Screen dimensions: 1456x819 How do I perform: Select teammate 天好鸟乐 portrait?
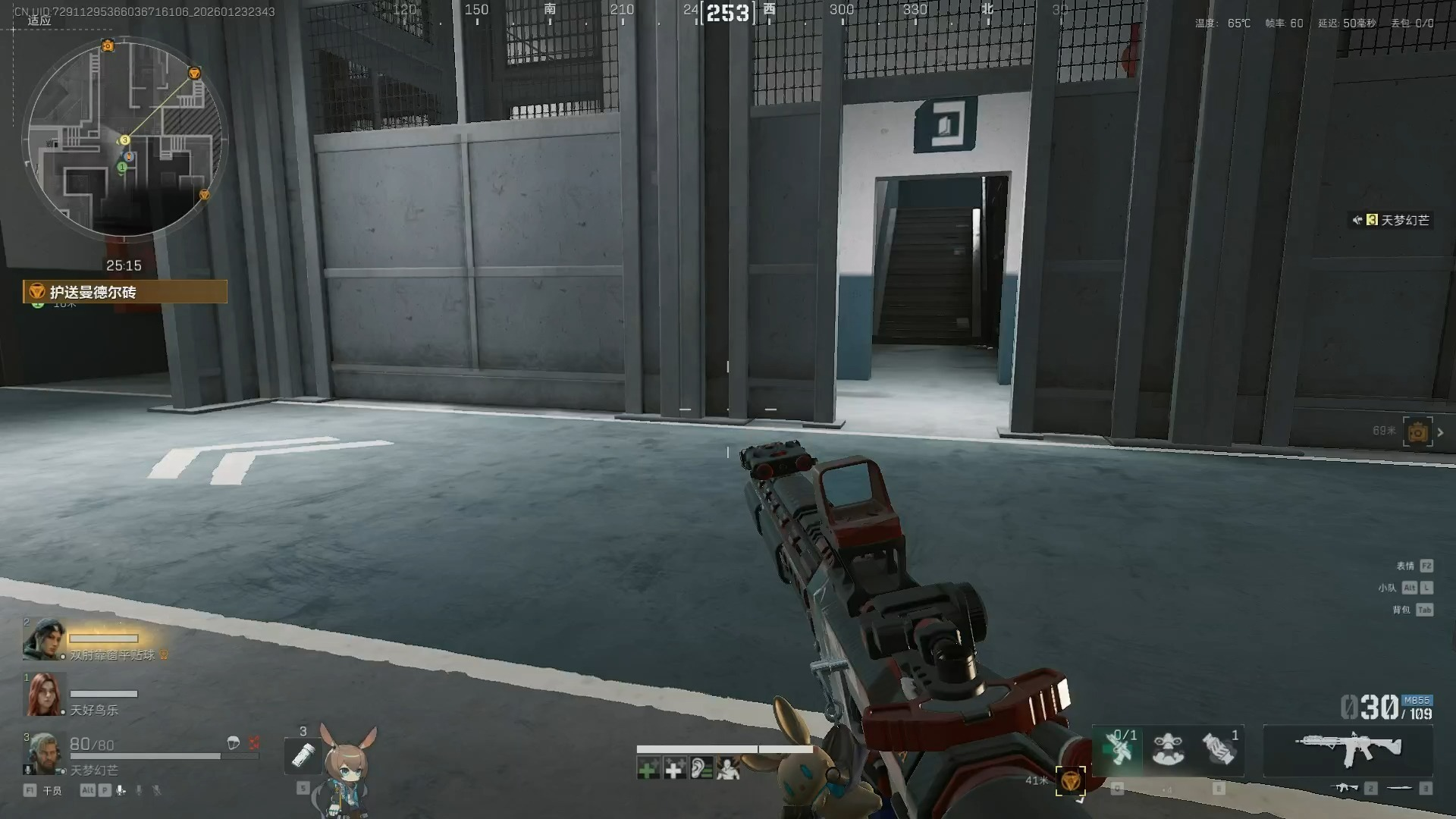click(x=43, y=695)
